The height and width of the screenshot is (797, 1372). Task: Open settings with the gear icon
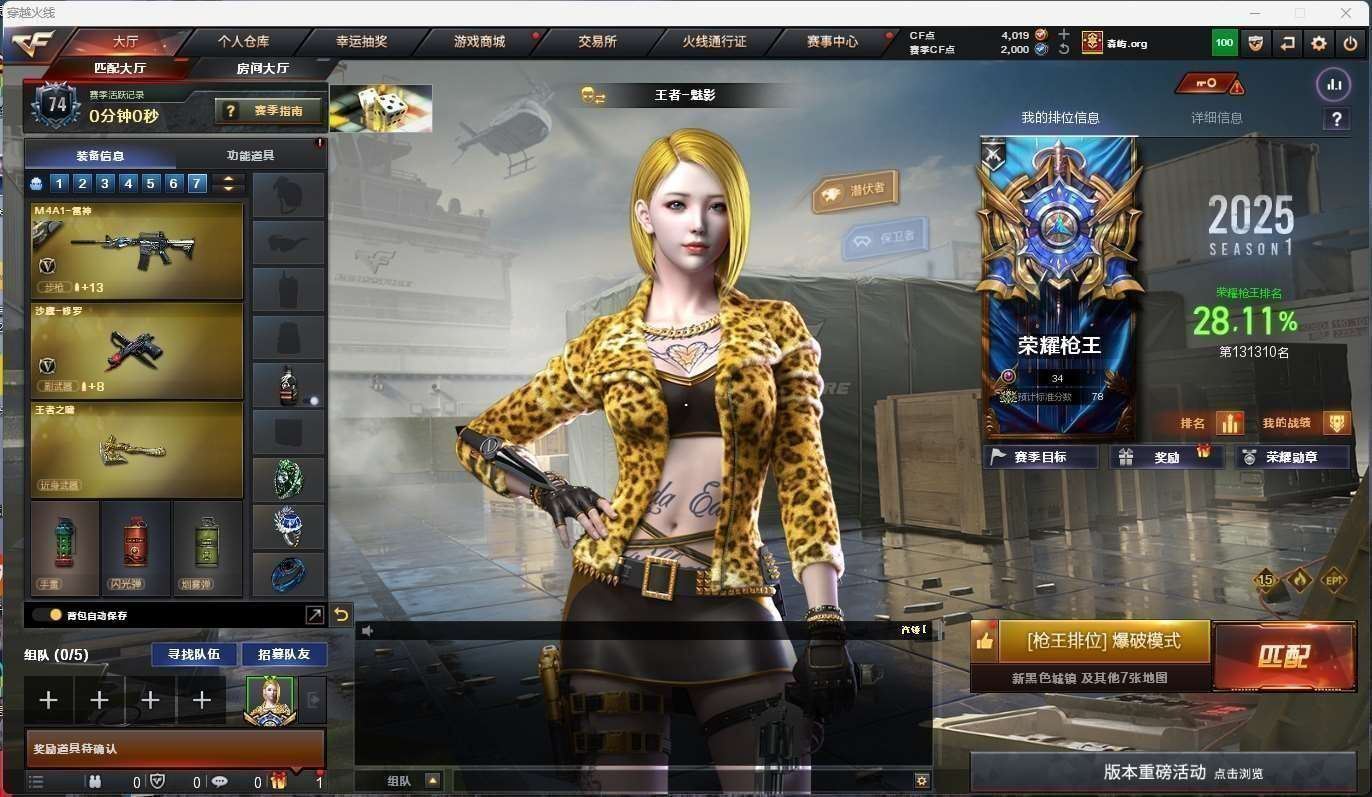tap(1319, 43)
